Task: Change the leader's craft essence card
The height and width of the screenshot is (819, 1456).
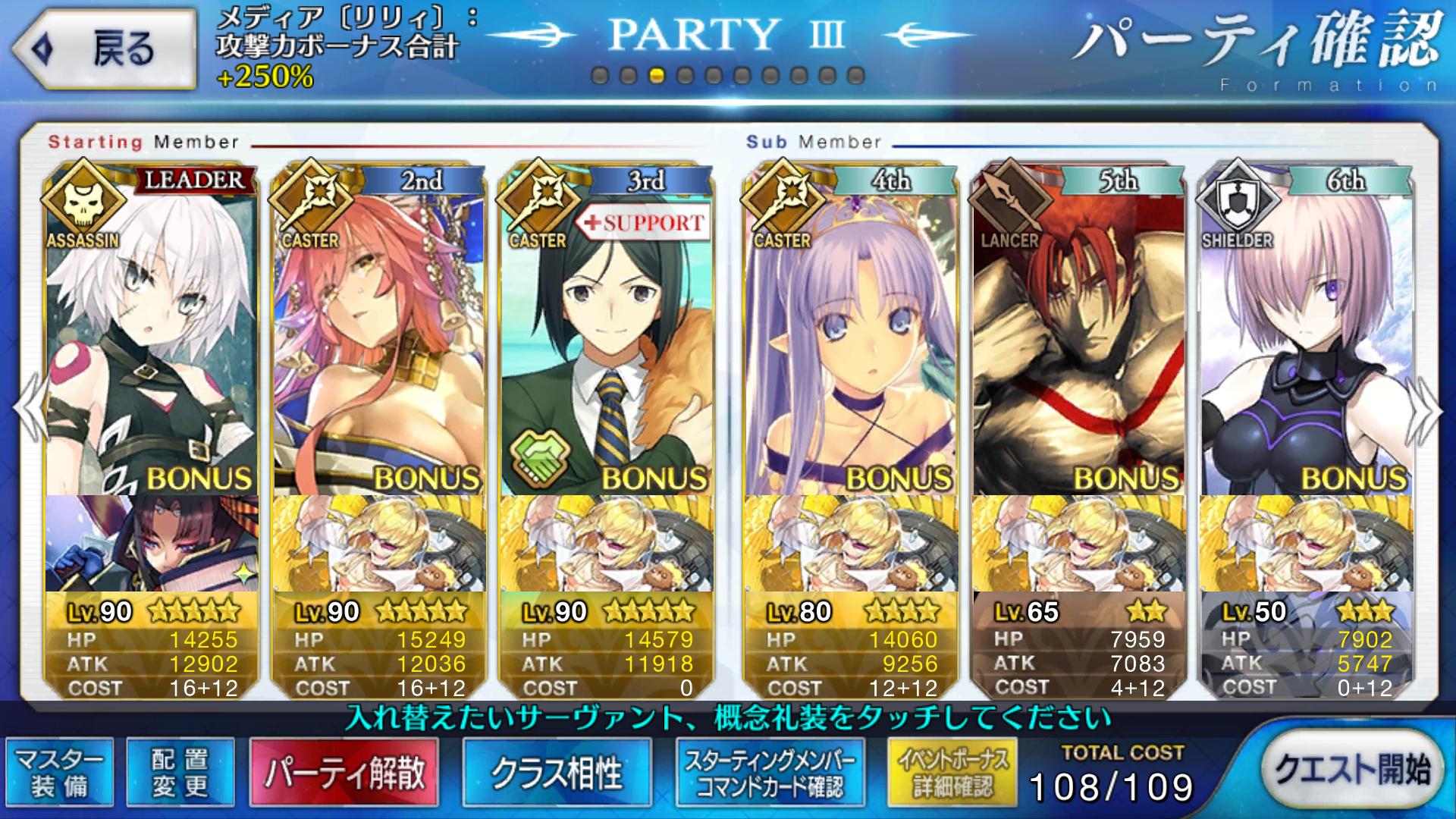Action: tap(150, 543)
